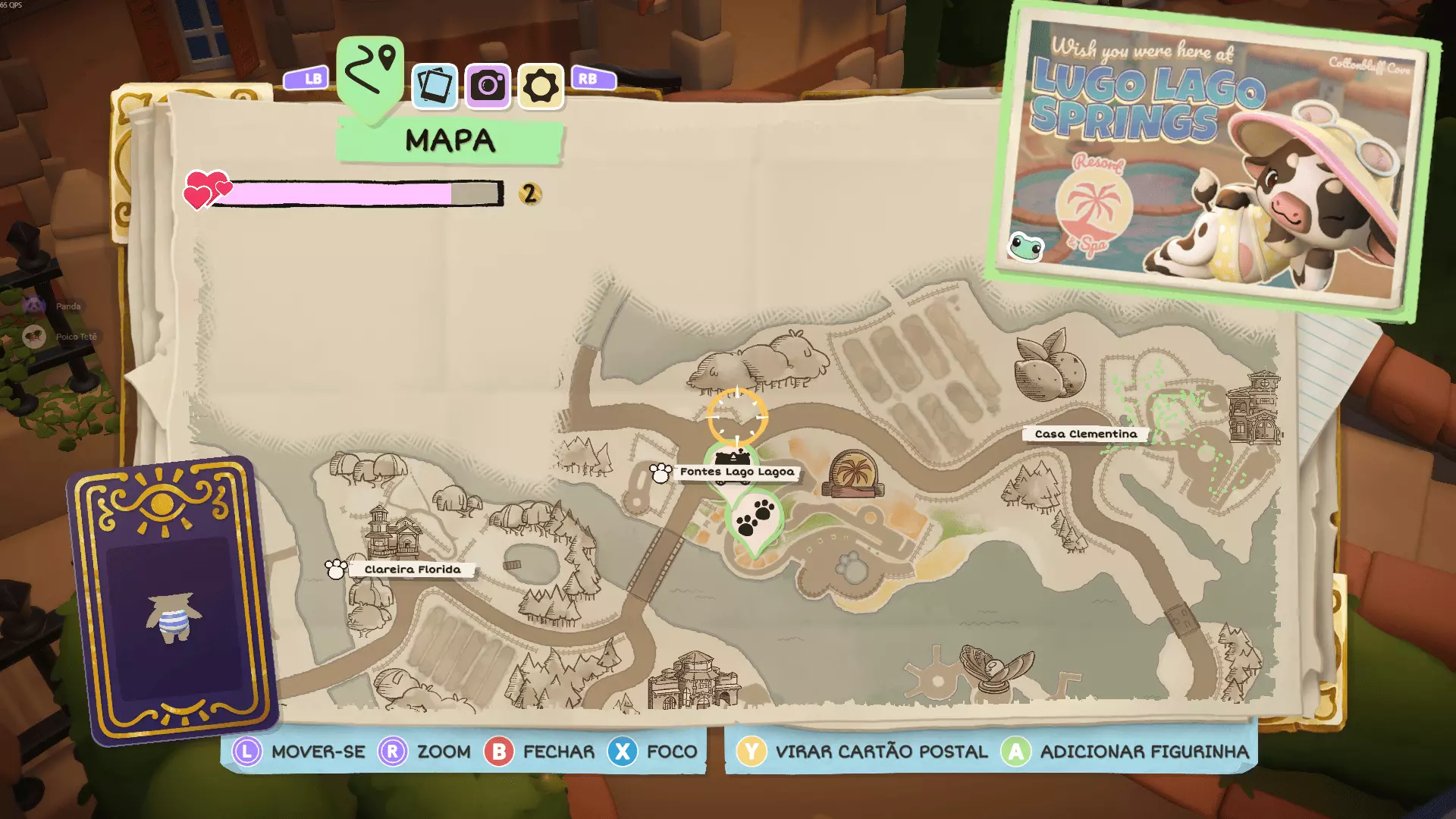The image size is (1456, 819).
Task: Open the gear settings tab
Action: 541,86
